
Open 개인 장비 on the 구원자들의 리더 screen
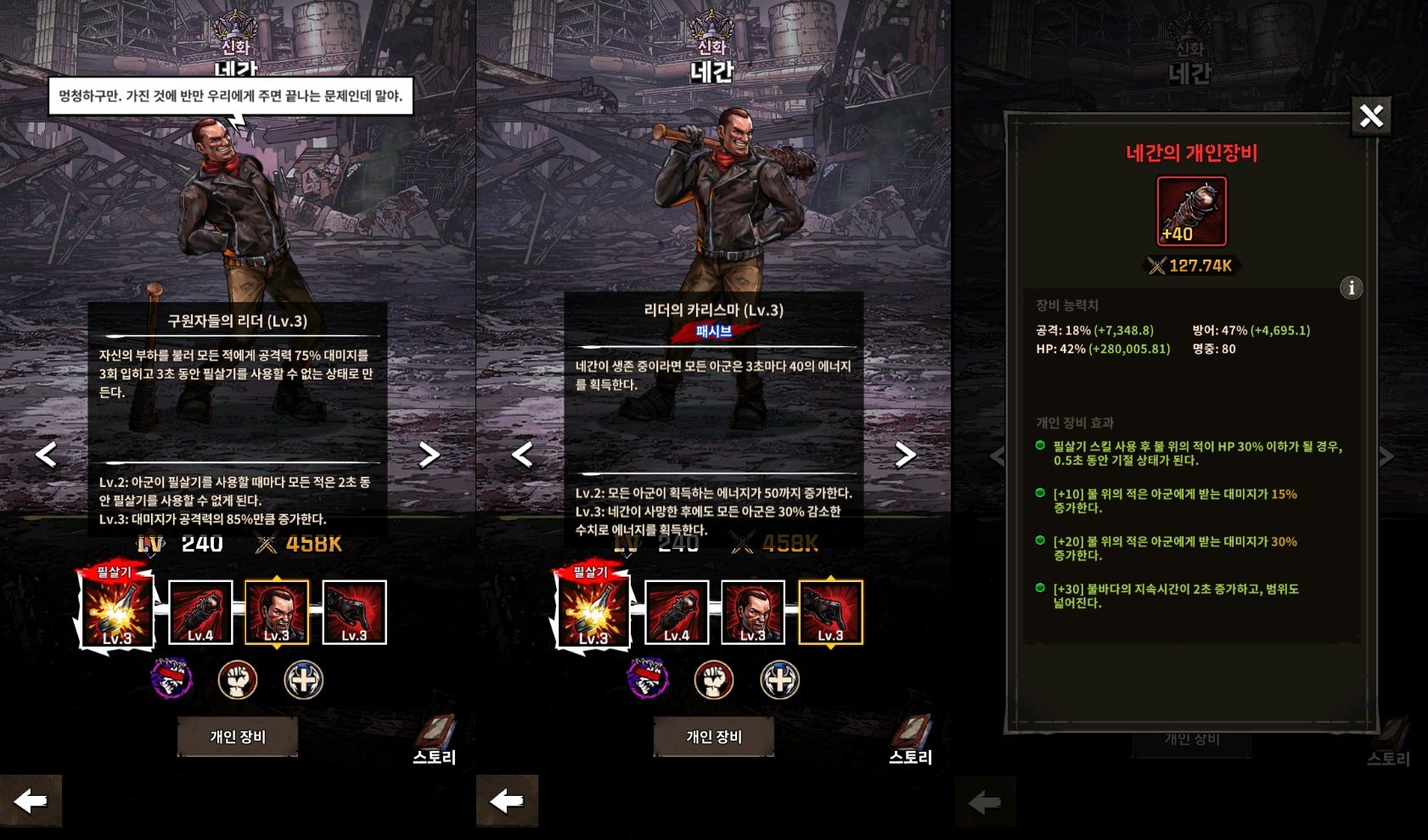point(238,736)
